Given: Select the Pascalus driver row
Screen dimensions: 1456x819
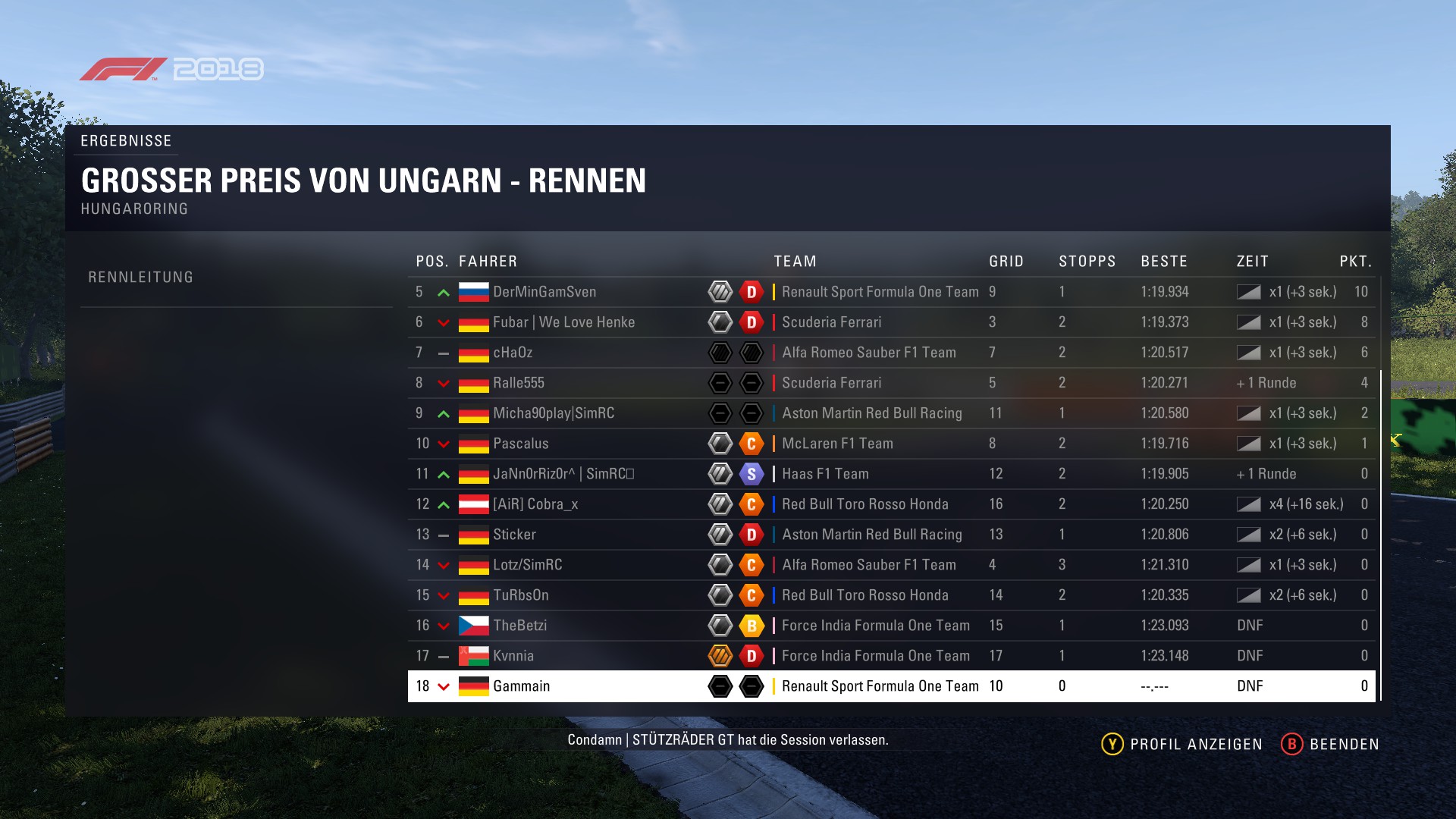Looking at the screenshot, I should (x=520, y=444).
